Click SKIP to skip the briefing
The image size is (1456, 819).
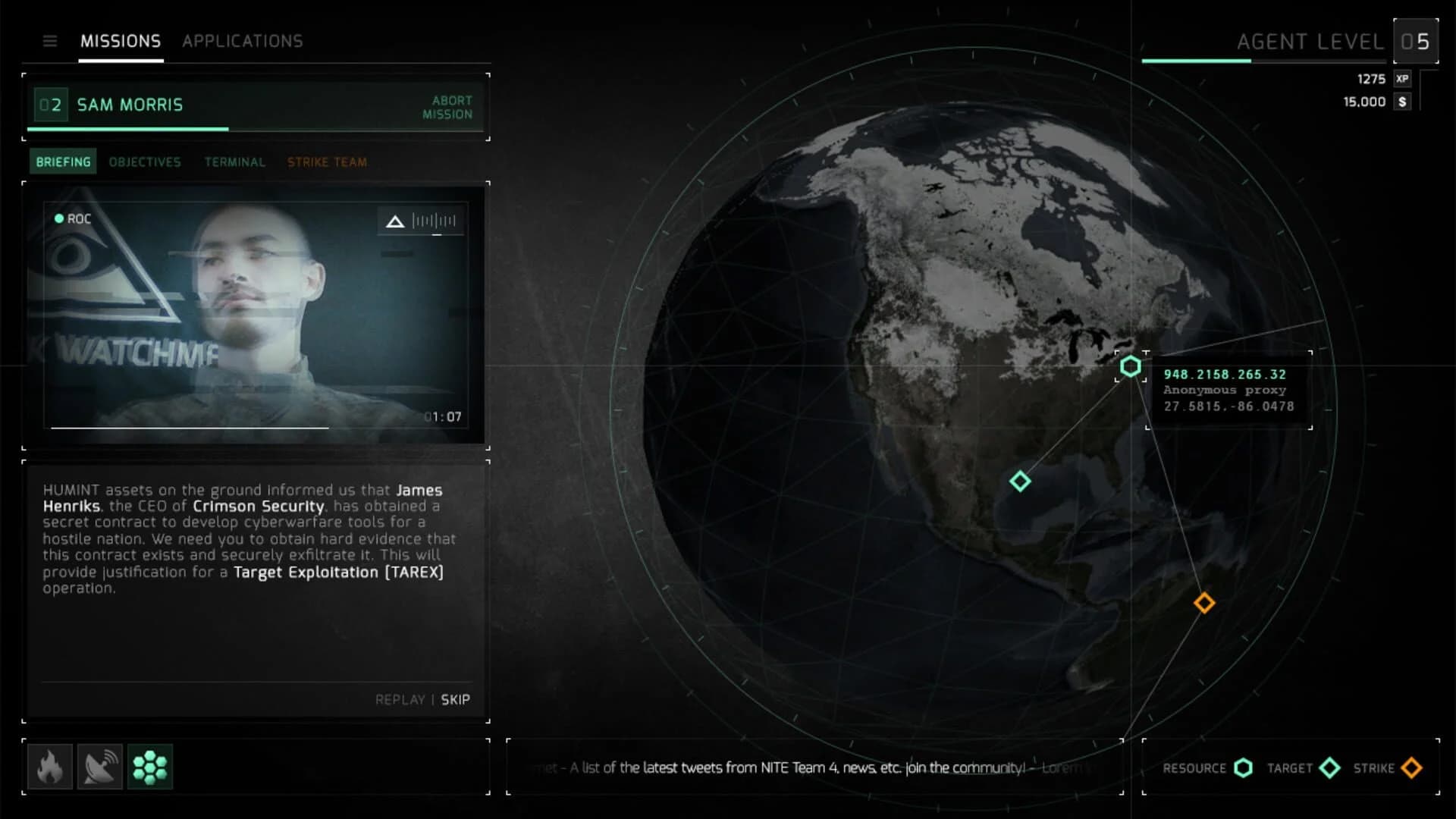(x=455, y=700)
